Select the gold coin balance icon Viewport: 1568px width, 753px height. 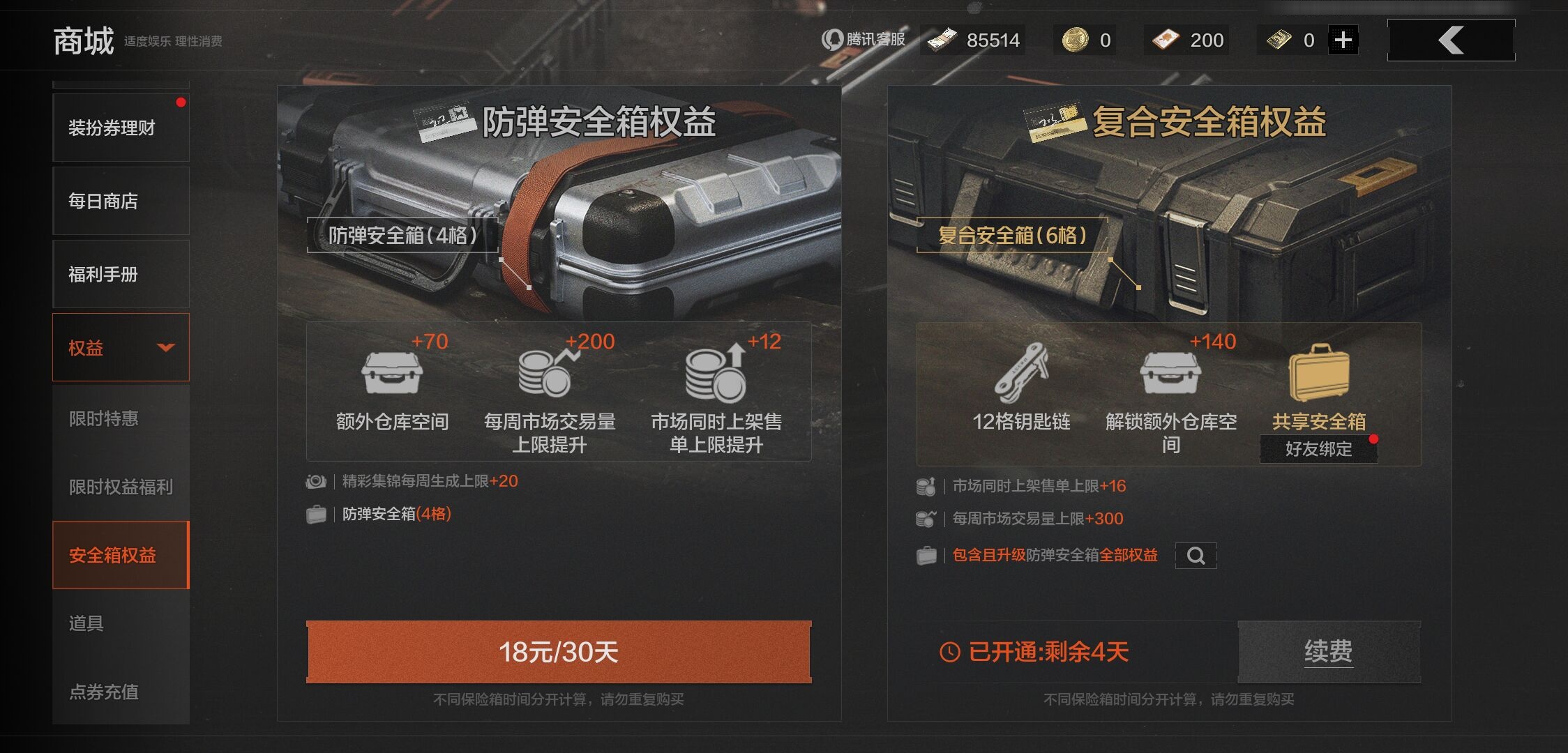coord(1074,40)
